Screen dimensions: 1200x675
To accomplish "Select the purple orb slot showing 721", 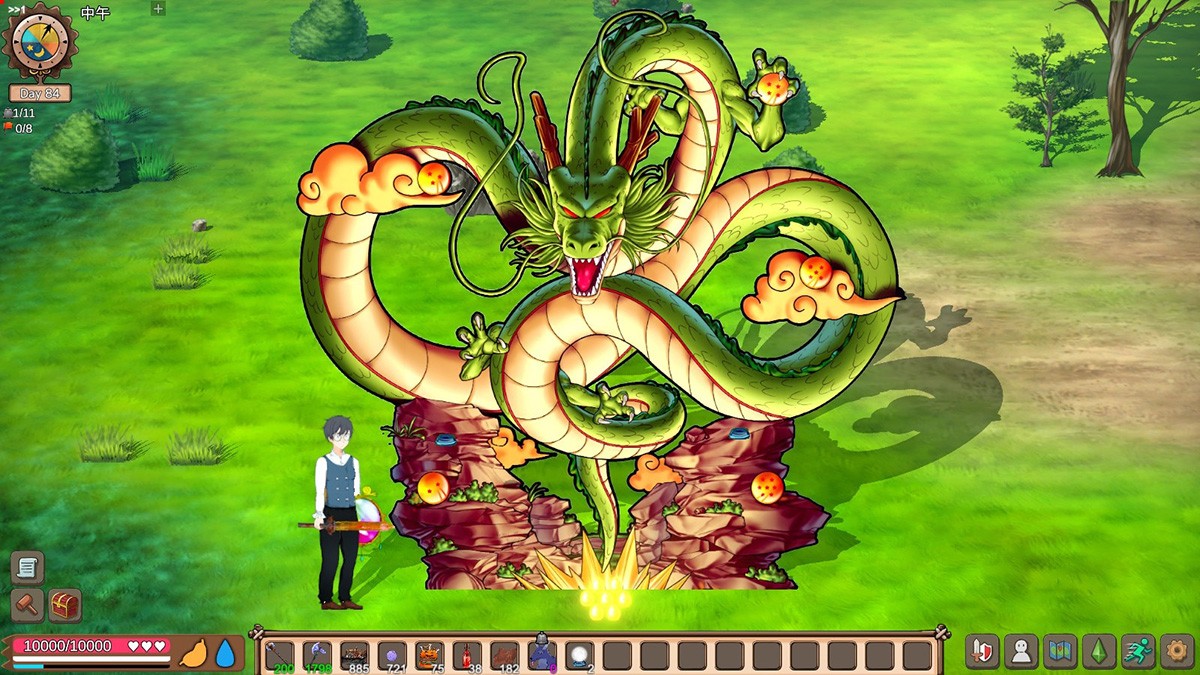I will [x=392, y=655].
